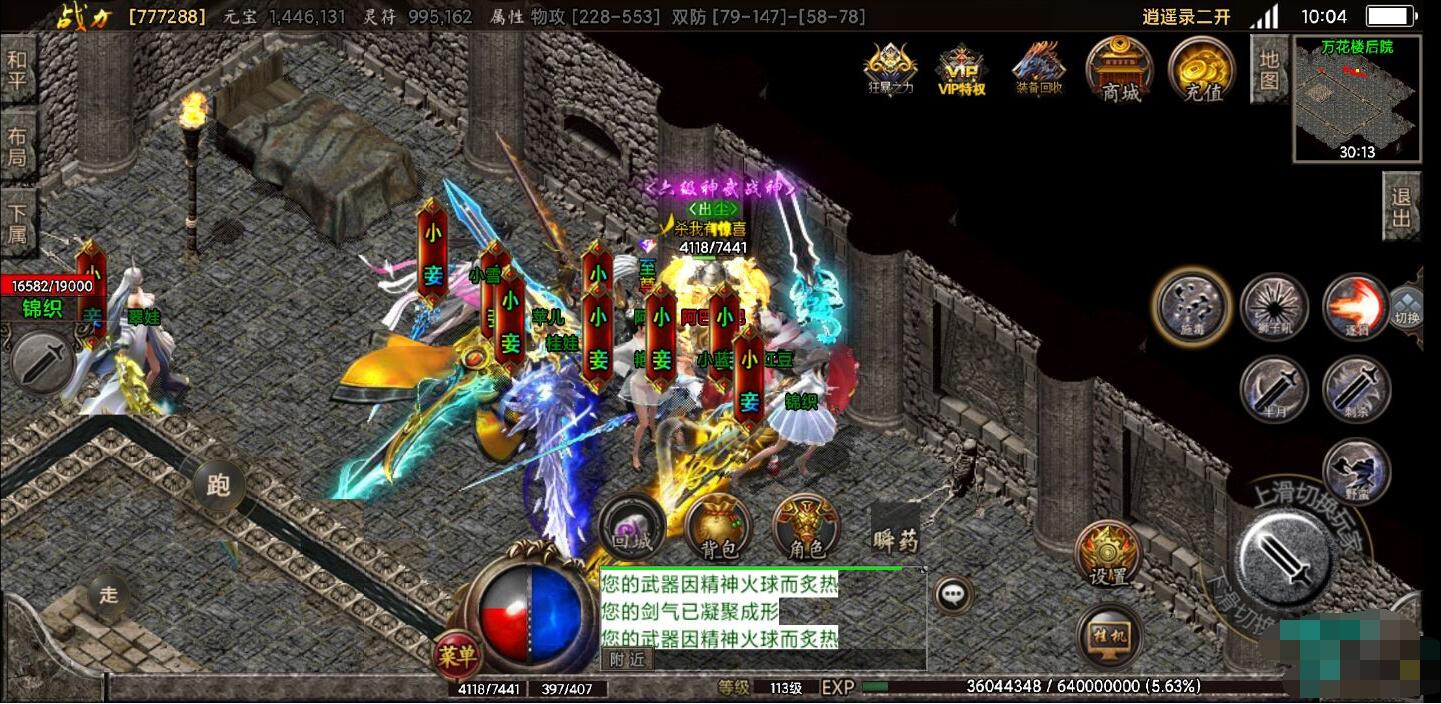Open the 背包 backpack

pyautogui.click(x=719, y=527)
